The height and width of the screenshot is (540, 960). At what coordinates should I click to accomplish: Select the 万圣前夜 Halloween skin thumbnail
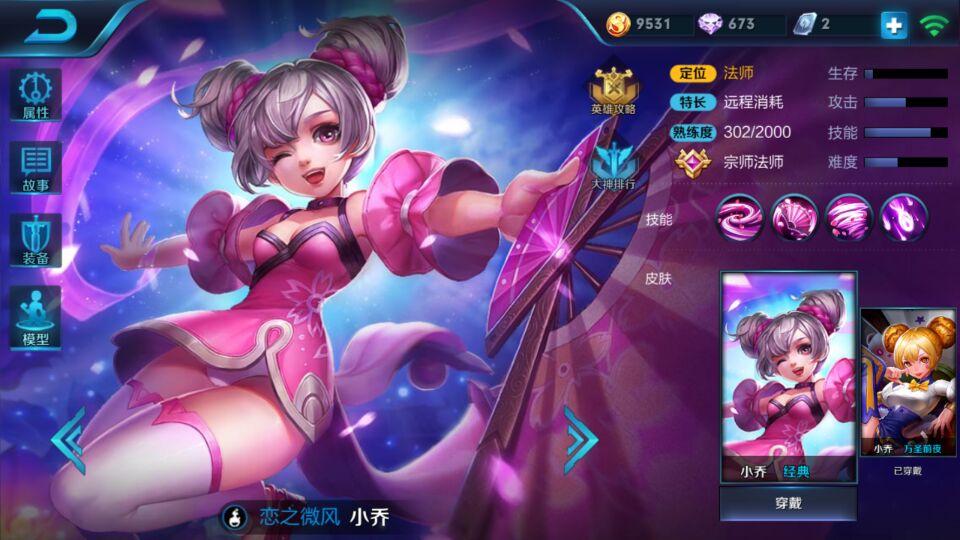pyautogui.click(x=908, y=383)
